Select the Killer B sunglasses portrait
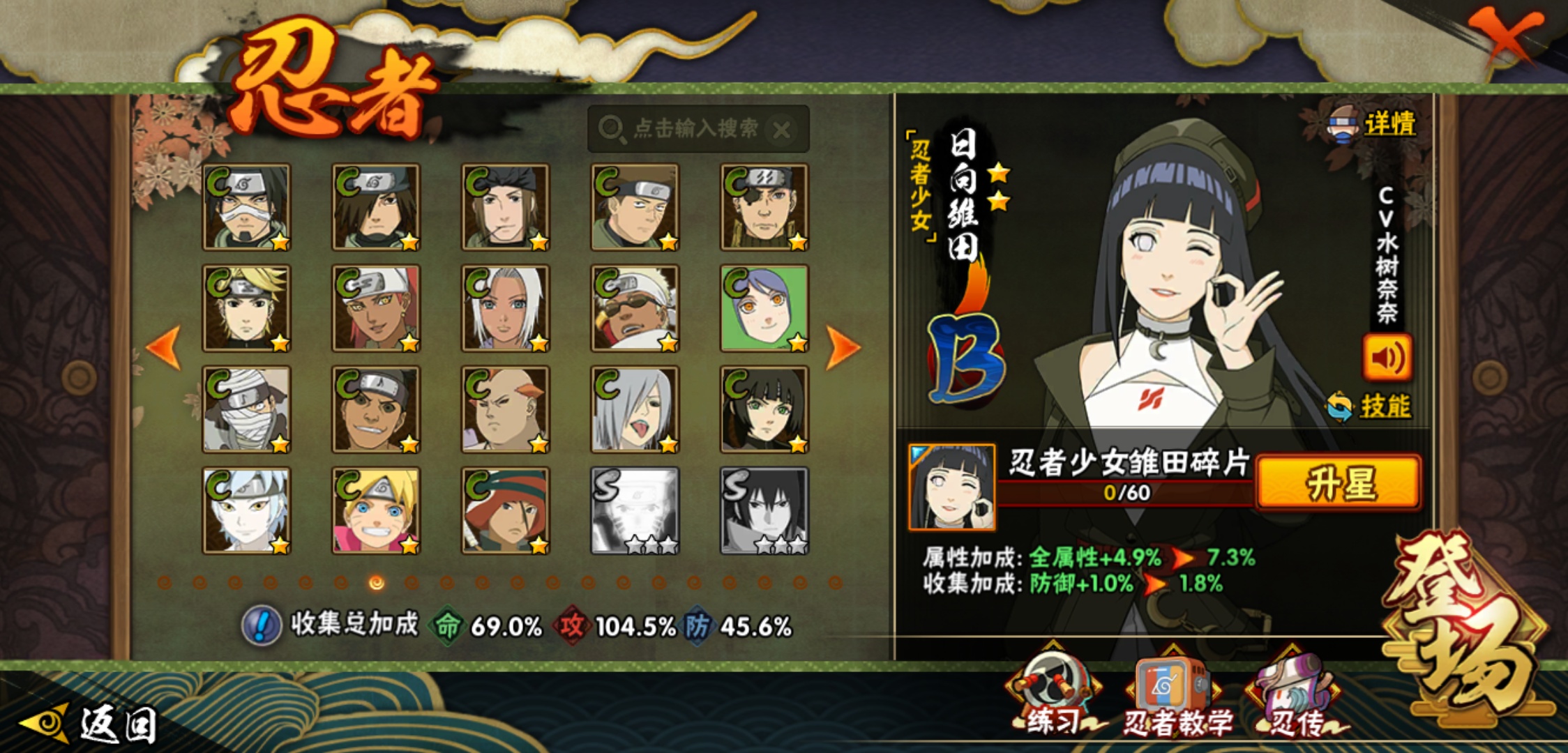Image resolution: width=1568 pixels, height=753 pixels. pos(635,308)
